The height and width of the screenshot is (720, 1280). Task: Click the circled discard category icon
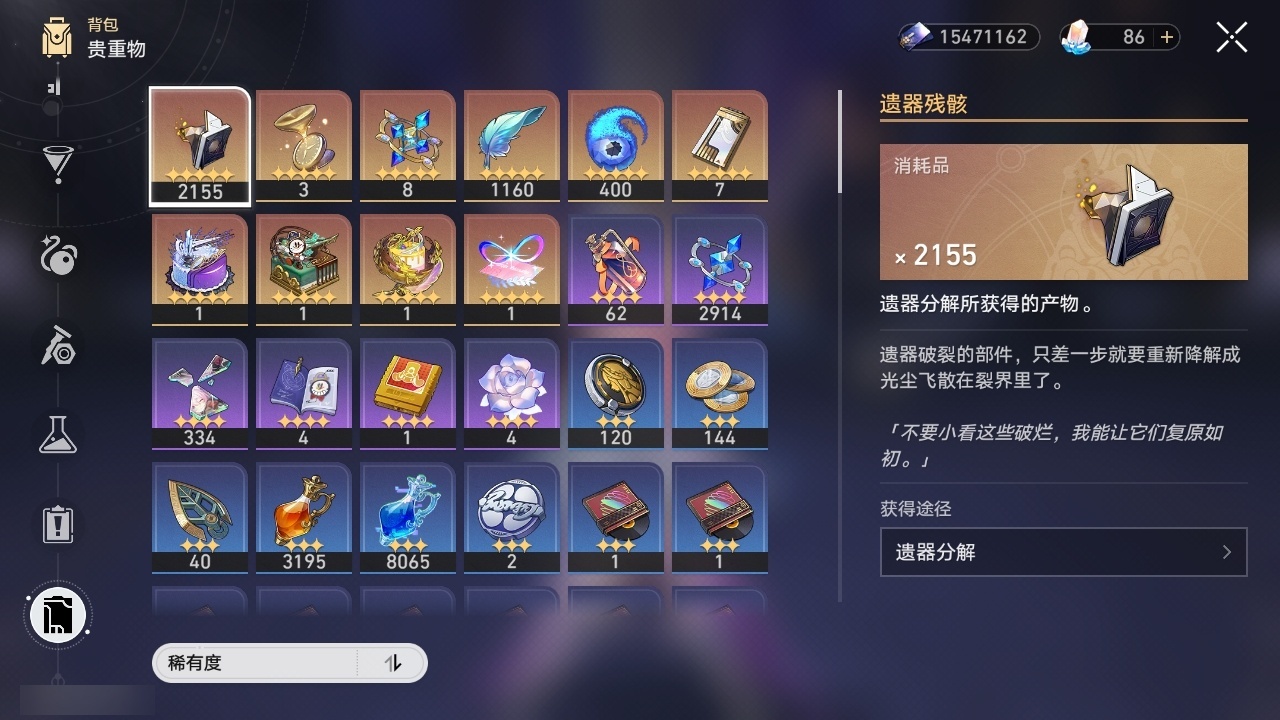point(57,615)
